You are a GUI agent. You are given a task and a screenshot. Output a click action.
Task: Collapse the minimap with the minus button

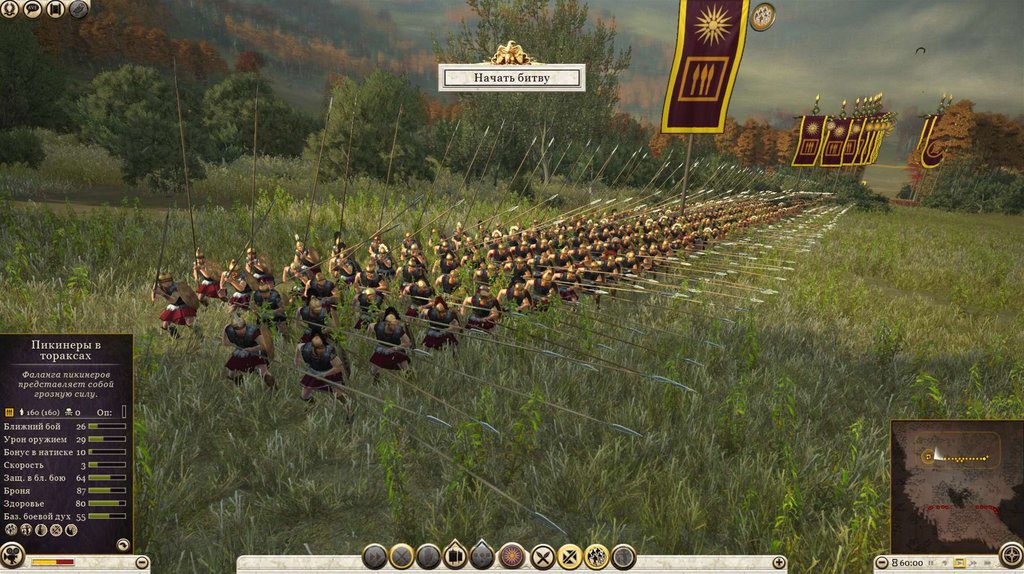[x=879, y=563]
